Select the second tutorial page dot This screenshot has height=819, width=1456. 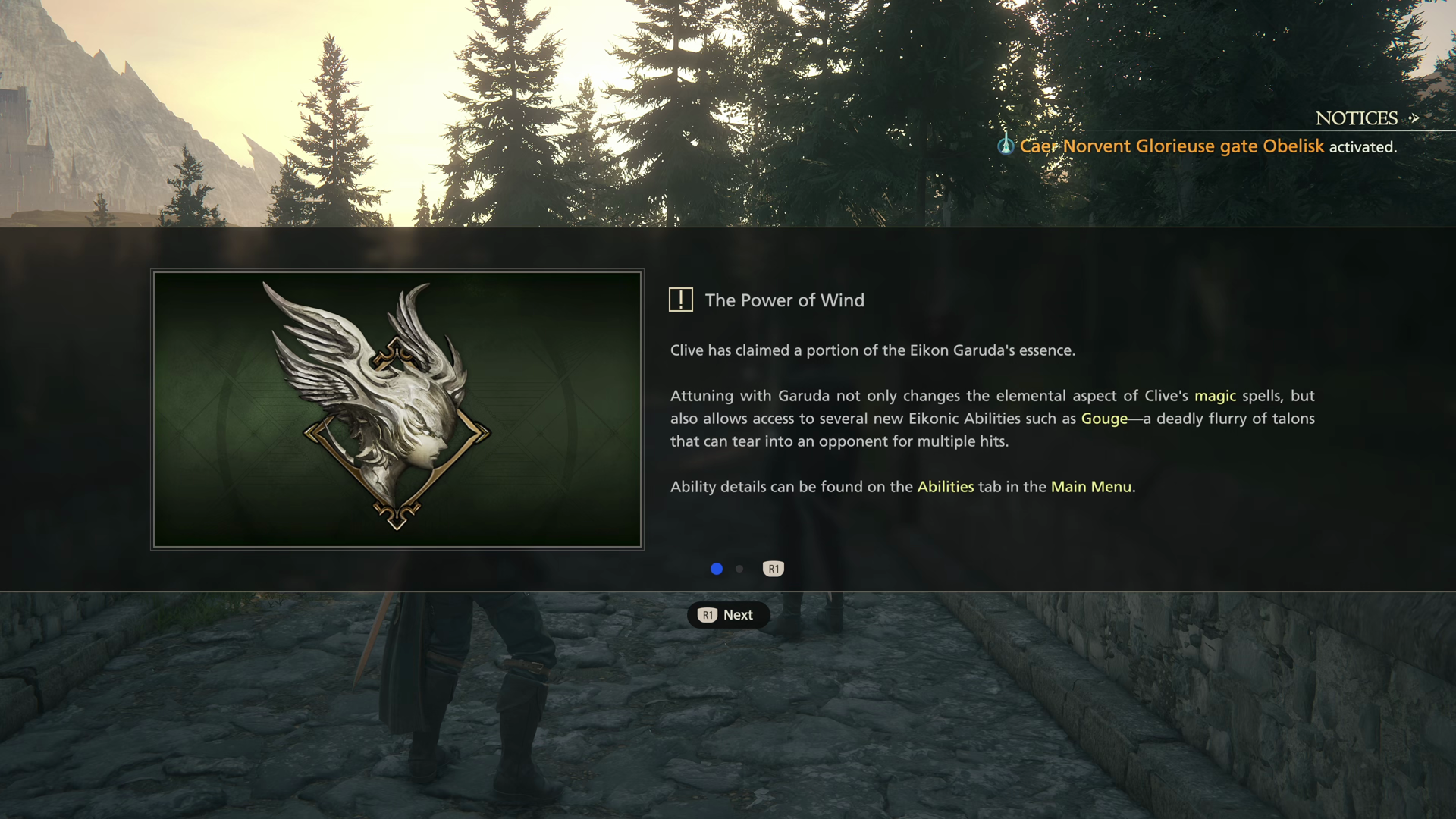[739, 569]
